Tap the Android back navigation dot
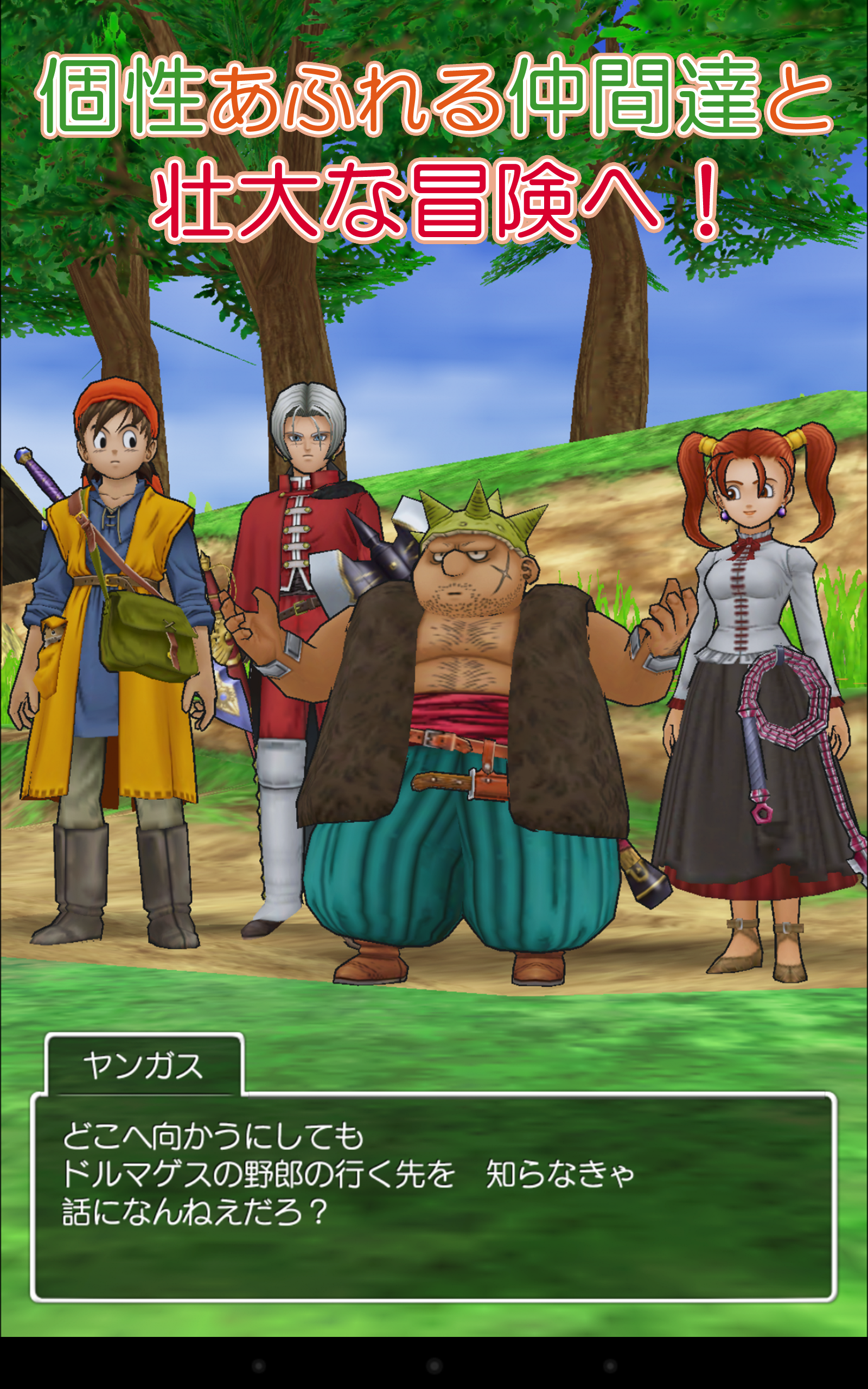This screenshot has width=868, height=1389. click(259, 1366)
